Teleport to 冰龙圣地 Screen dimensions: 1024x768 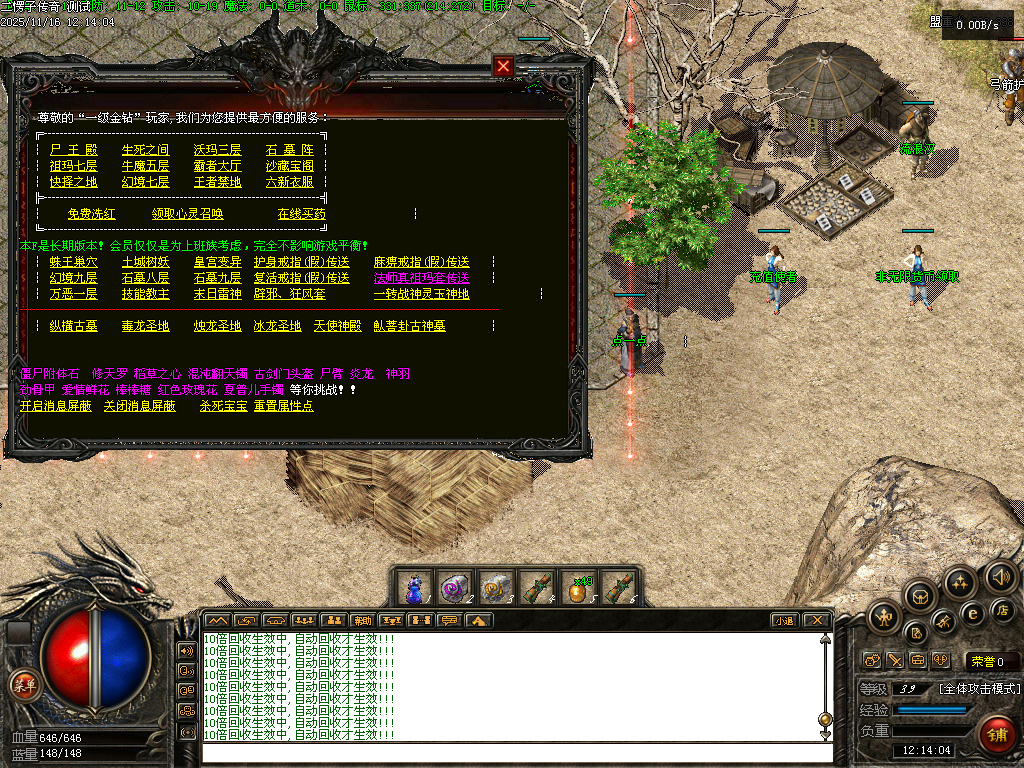[x=277, y=326]
